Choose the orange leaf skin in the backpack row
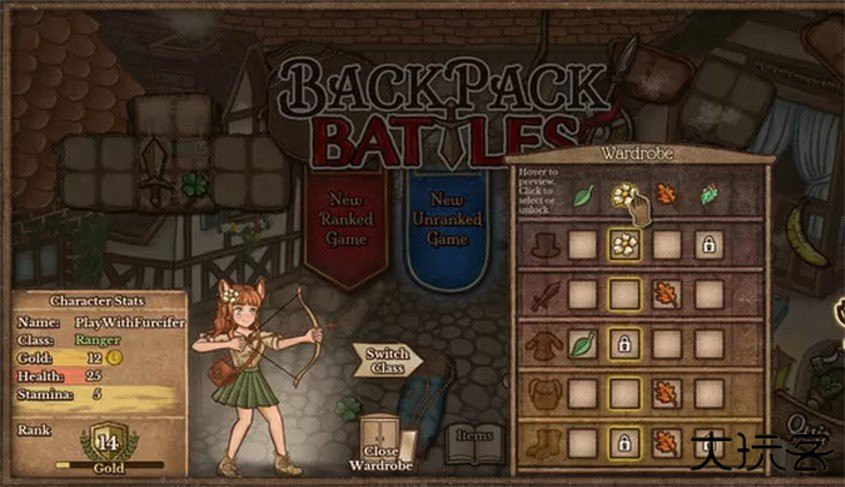Screen dimensions: 845x487 tap(666, 393)
